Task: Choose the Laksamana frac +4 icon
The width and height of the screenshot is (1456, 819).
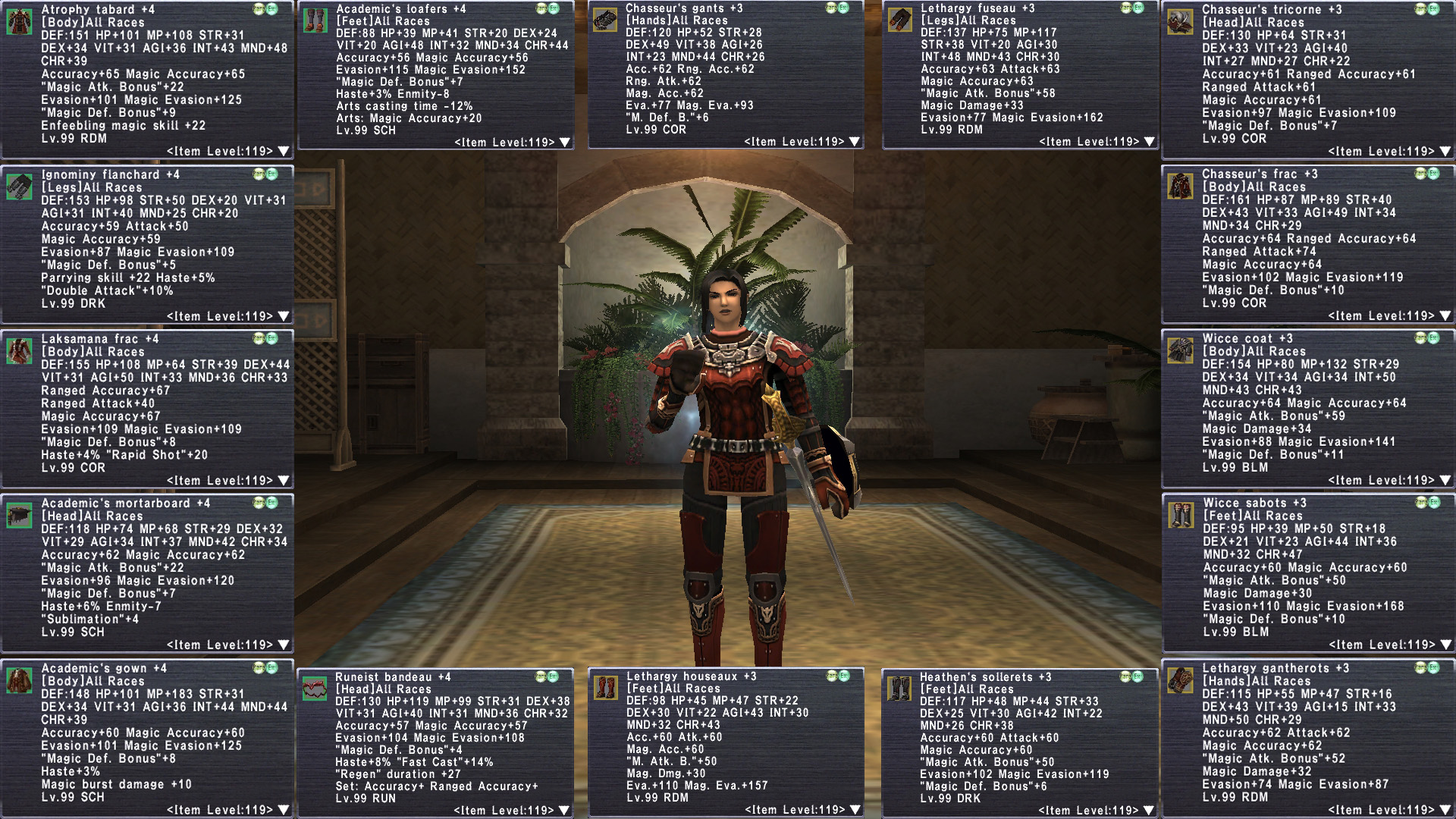Action: (19, 351)
